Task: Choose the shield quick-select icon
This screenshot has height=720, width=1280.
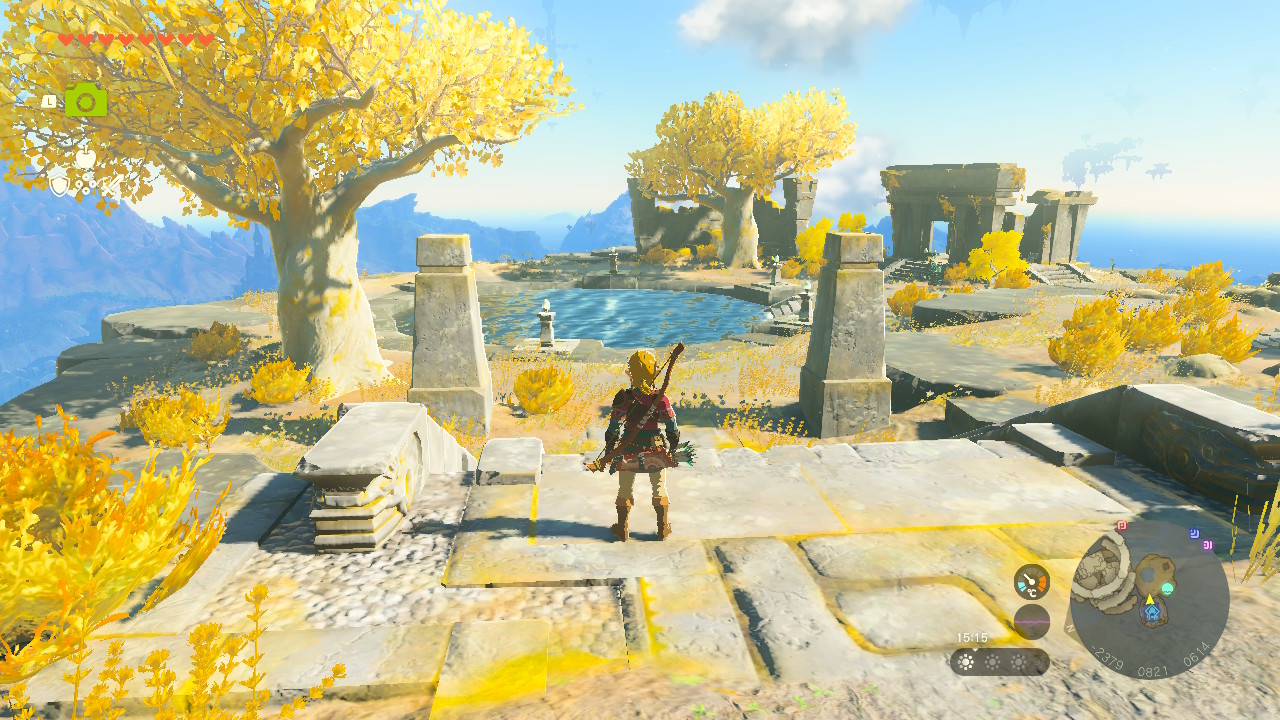Action: click(x=59, y=184)
